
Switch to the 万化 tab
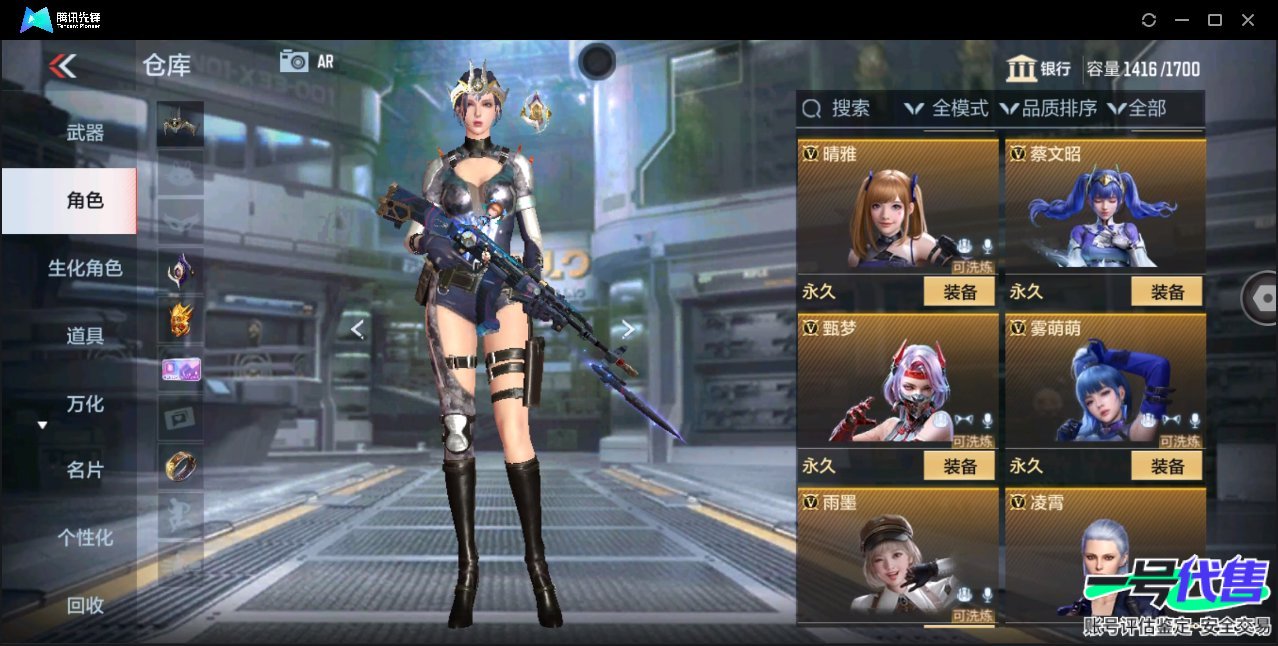pos(85,404)
